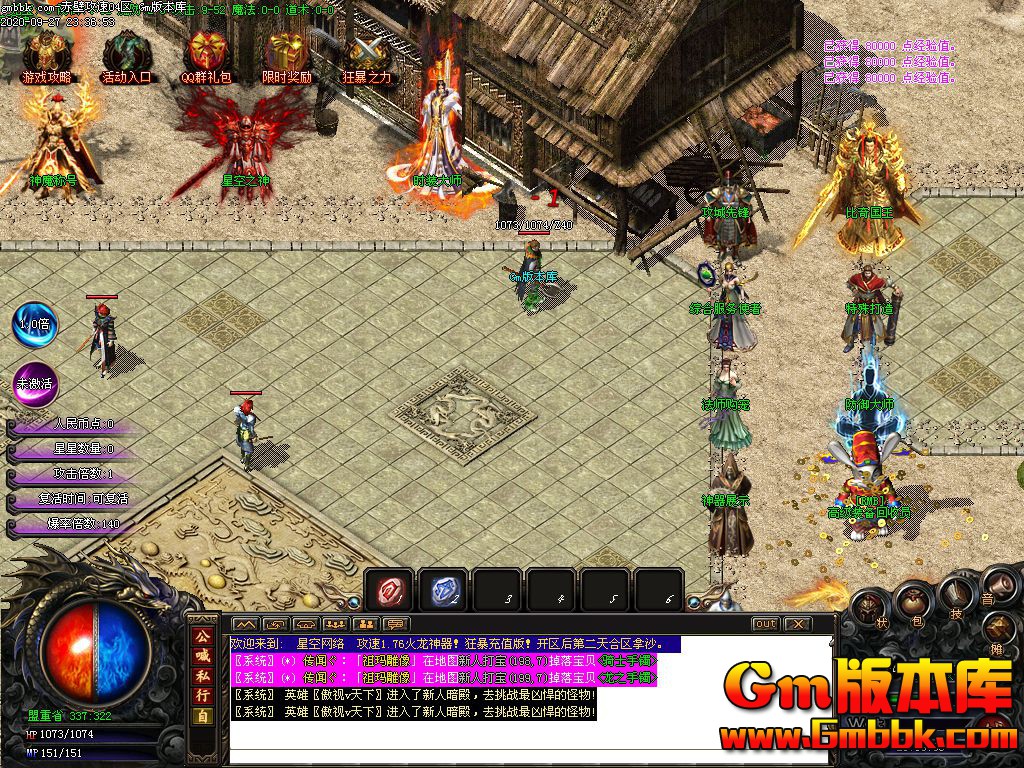Open the skills (技) book button
Image resolution: width=1024 pixels, height=768 pixels.
click(955, 595)
